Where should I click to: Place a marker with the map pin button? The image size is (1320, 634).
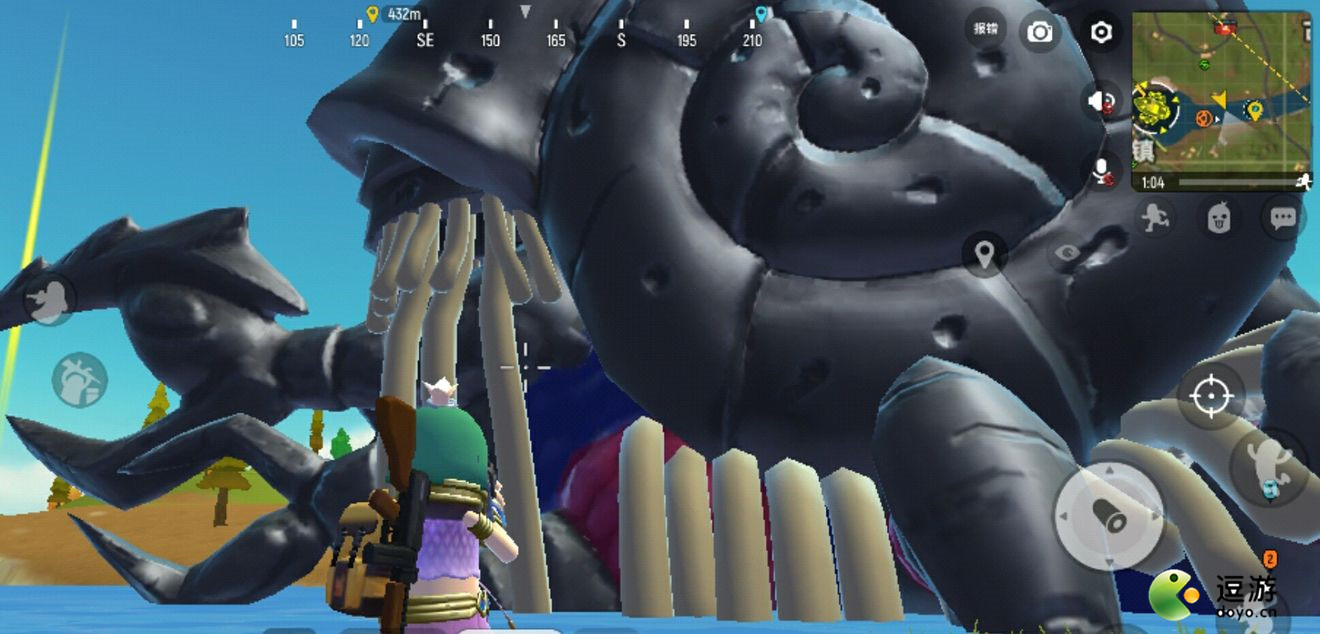985,254
